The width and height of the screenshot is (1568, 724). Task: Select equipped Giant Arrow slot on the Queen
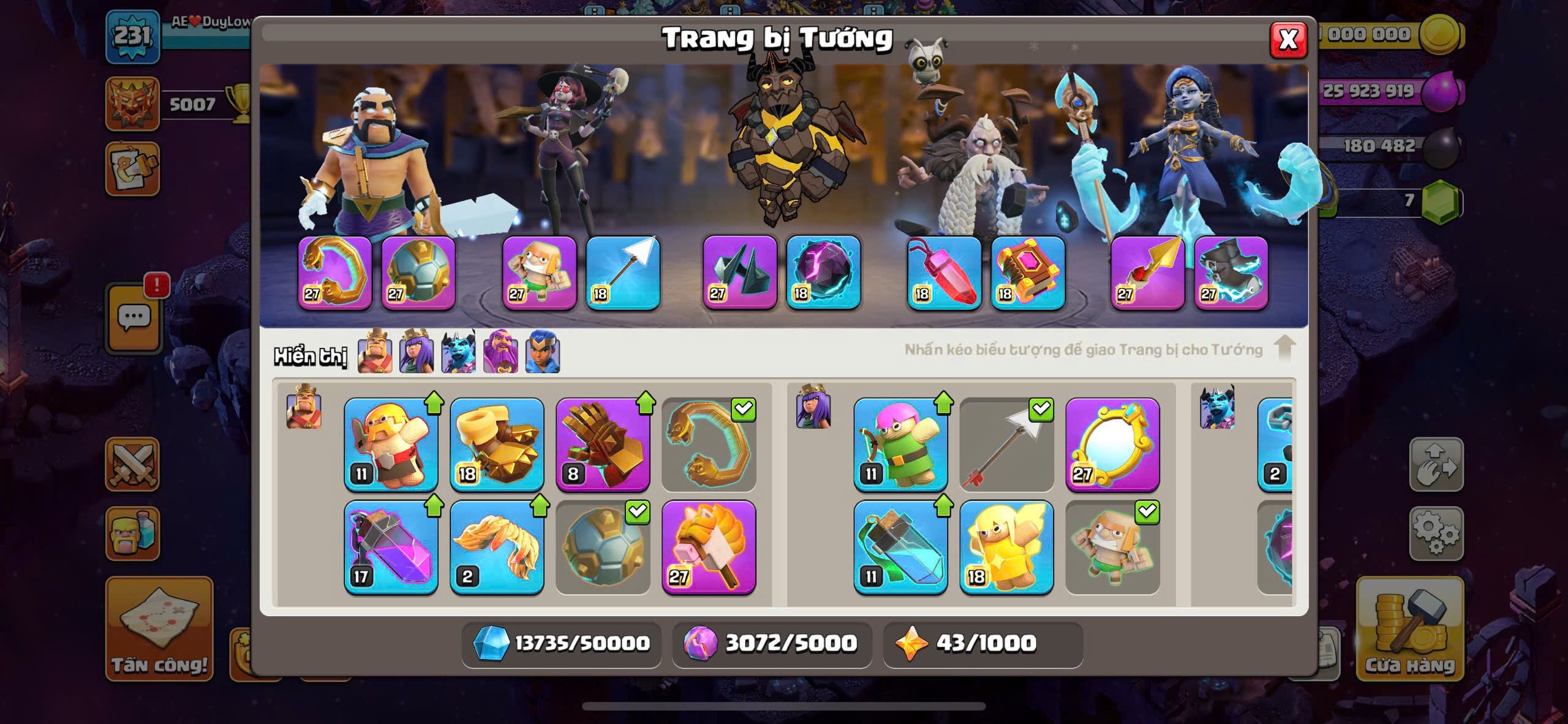click(623, 273)
